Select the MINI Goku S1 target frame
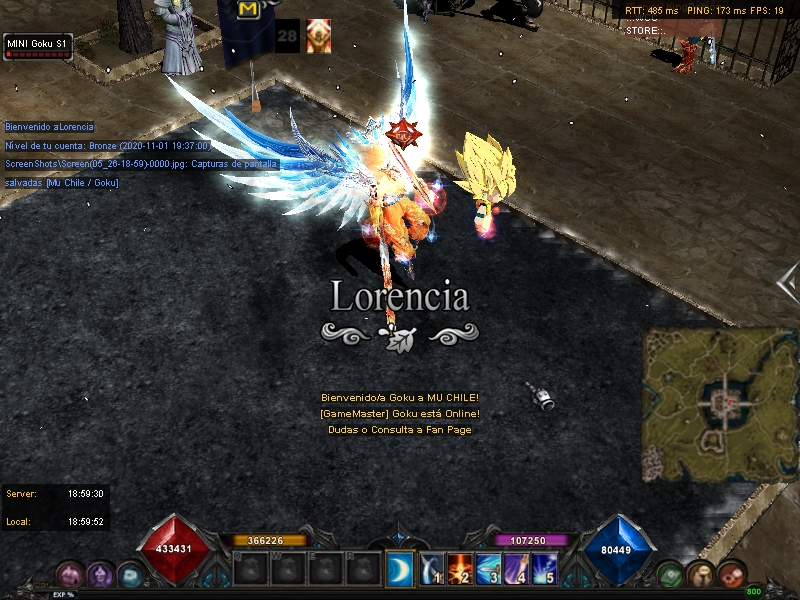The width and height of the screenshot is (800, 600). pos(38,46)
